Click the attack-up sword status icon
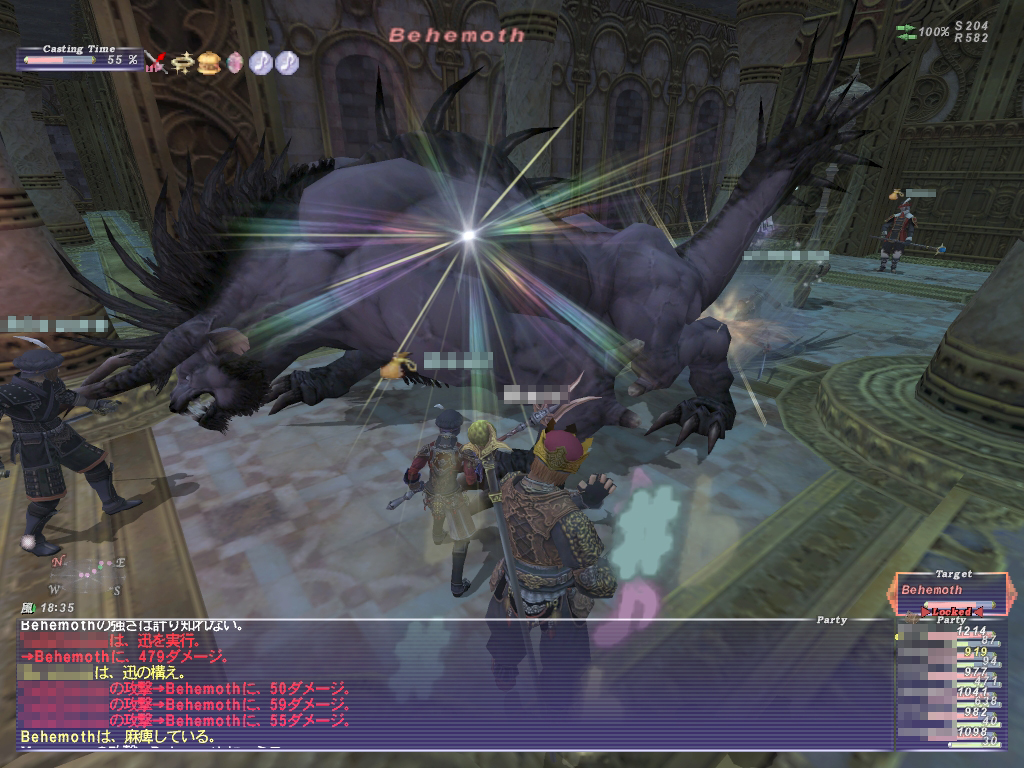 156,64
